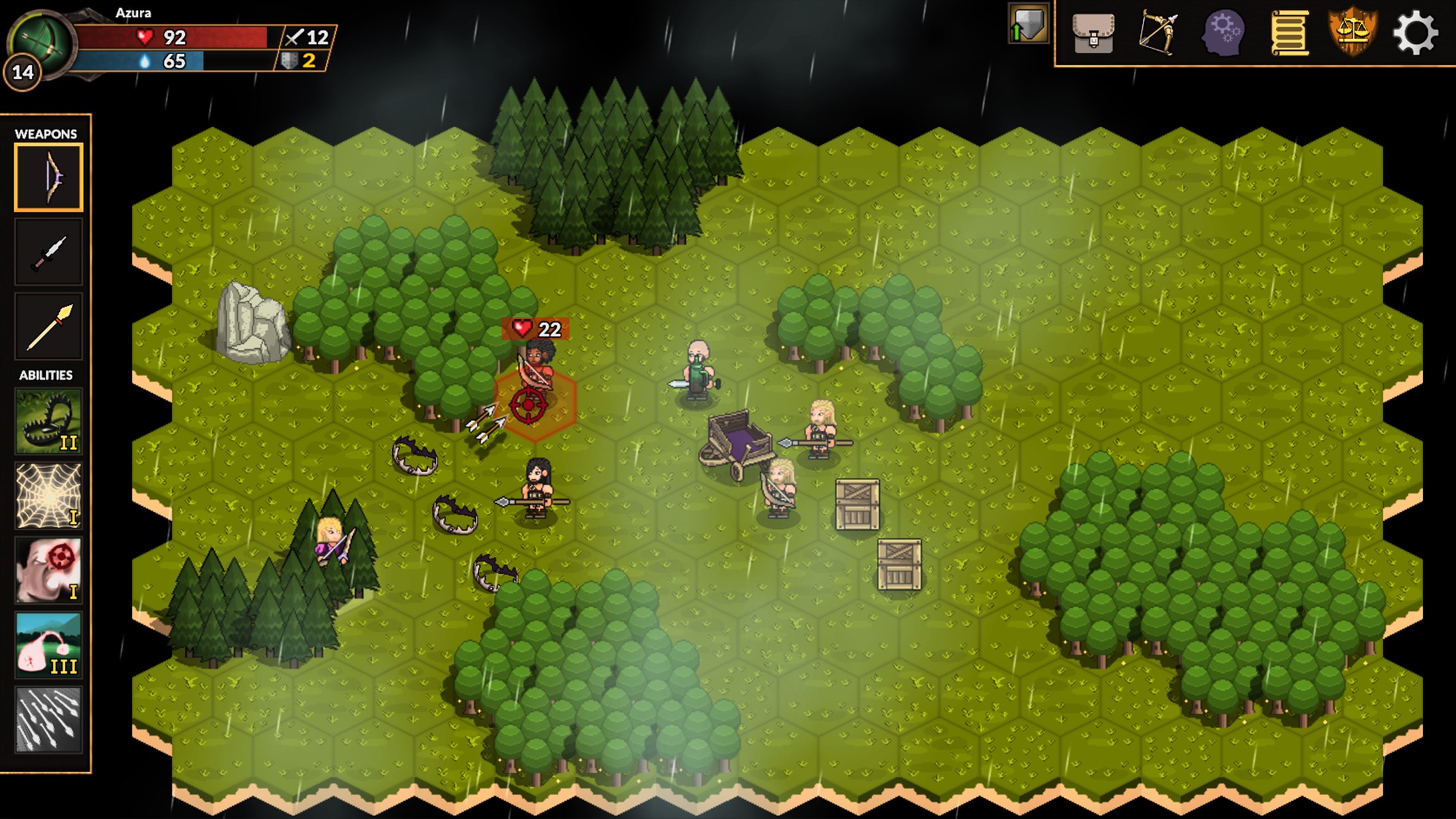Attack the targeted enemy with crosshair
The width and height of the screenshot is (1456, 819).
(x=529, y=404)
